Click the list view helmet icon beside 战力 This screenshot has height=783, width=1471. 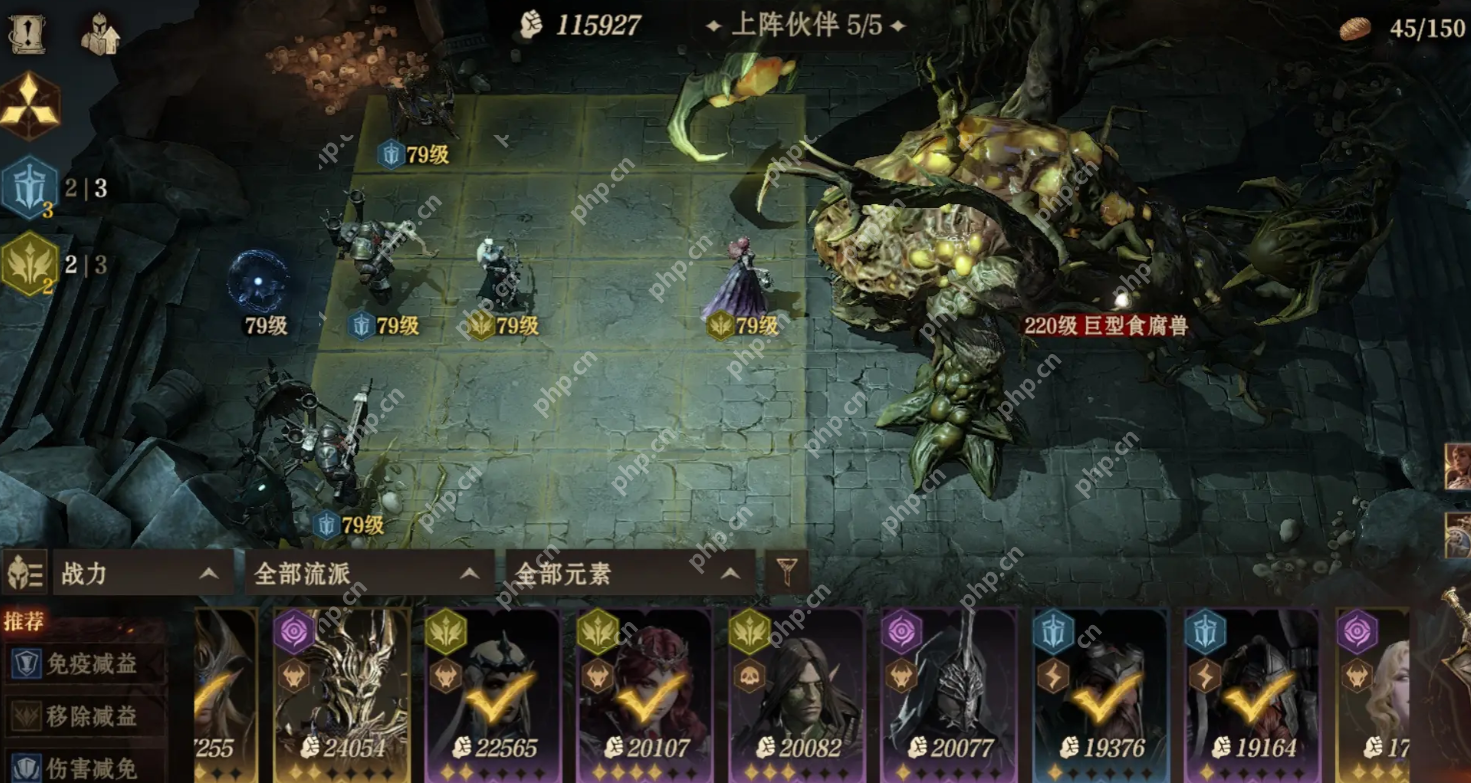26,574
